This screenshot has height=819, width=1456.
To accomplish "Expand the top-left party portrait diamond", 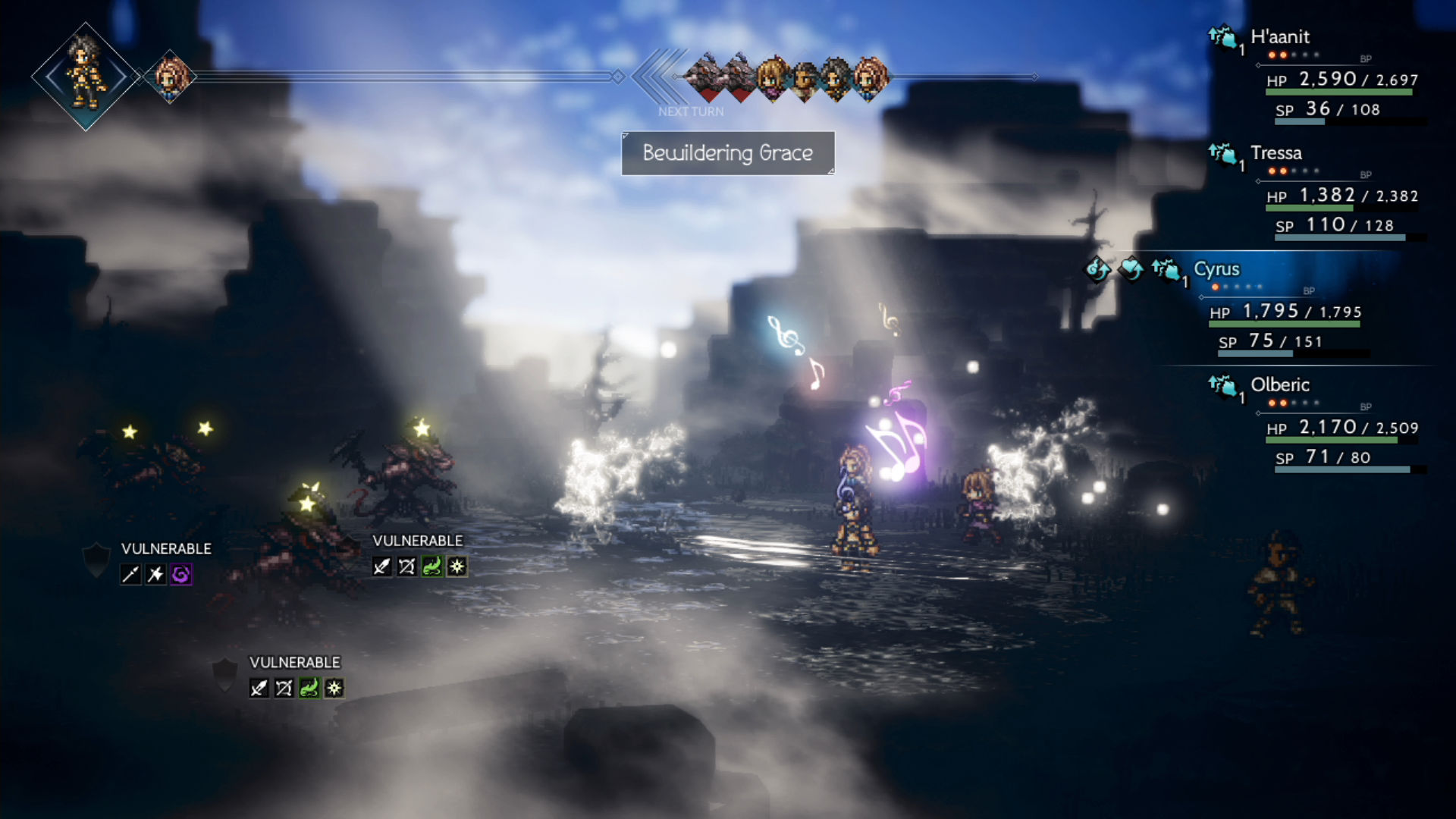I will (83, 76).
